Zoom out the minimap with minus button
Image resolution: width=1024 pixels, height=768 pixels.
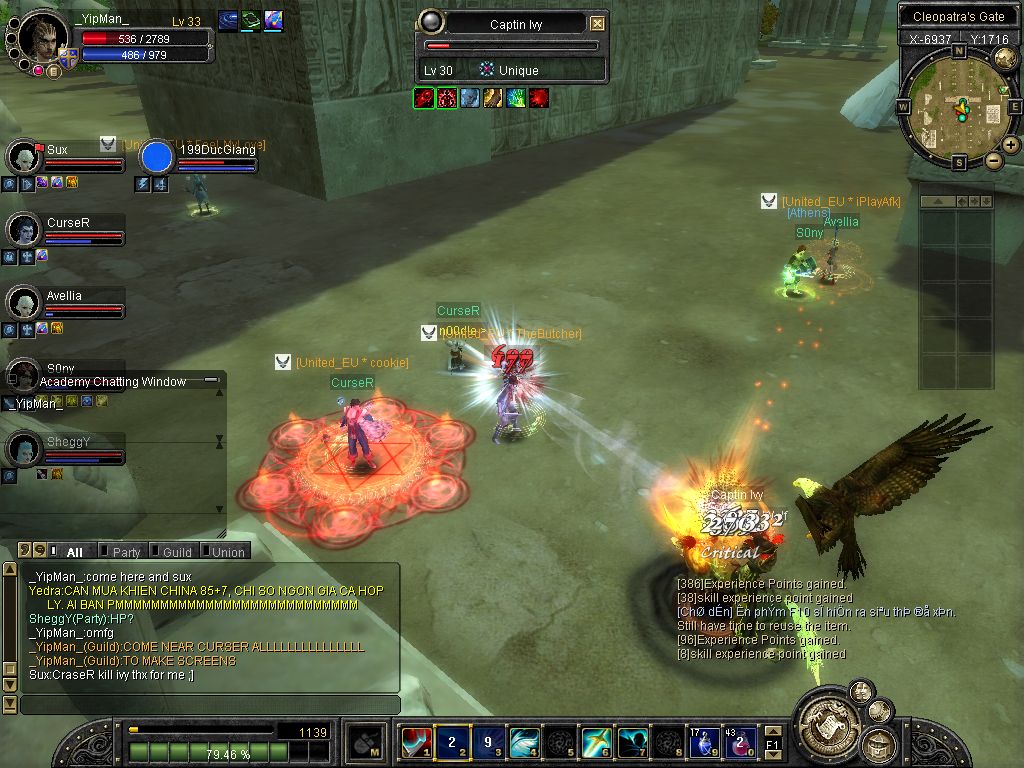(x=993, y=160)
